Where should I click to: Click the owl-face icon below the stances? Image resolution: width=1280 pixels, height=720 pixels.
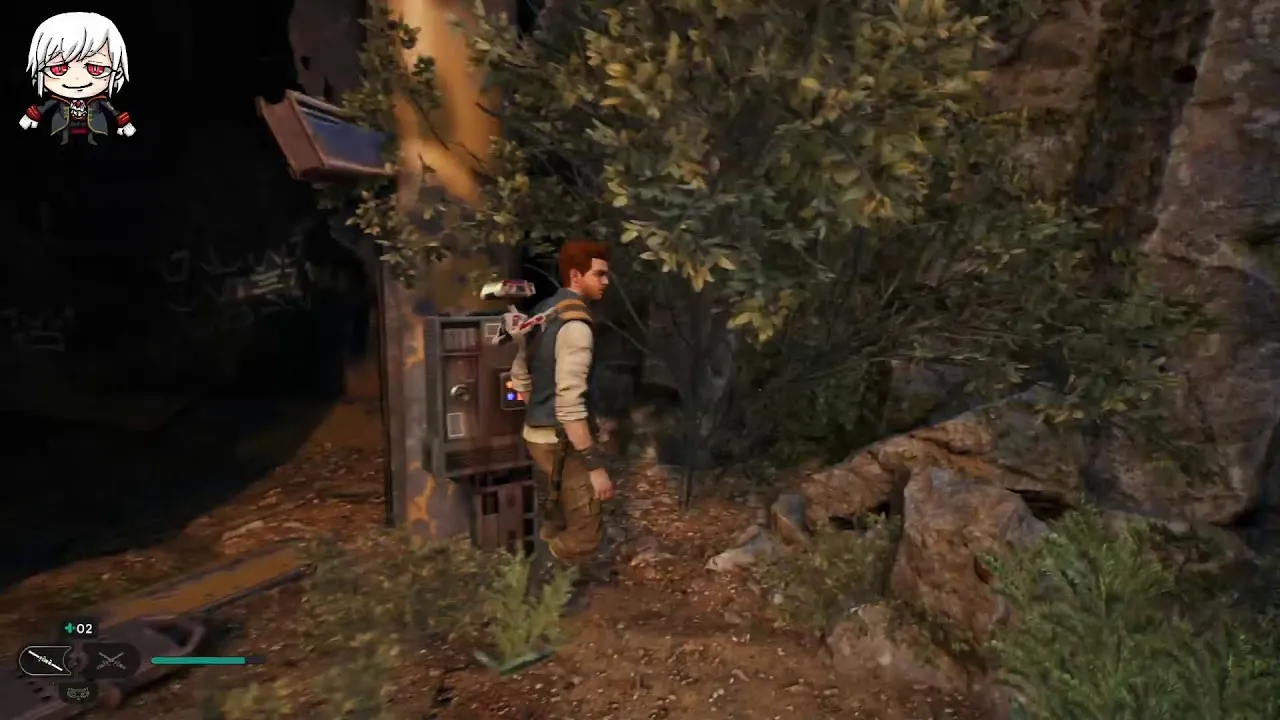tap(77, 690)
